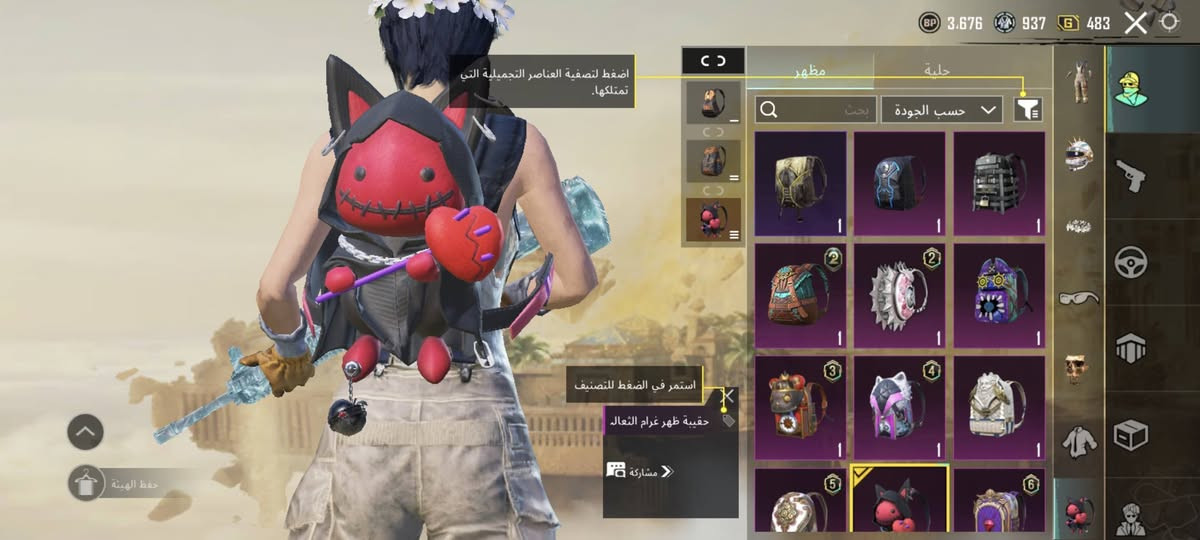Select the black tactical backpack with padlock
Viewport: 1200px width, 540px height.
point(999,183)
